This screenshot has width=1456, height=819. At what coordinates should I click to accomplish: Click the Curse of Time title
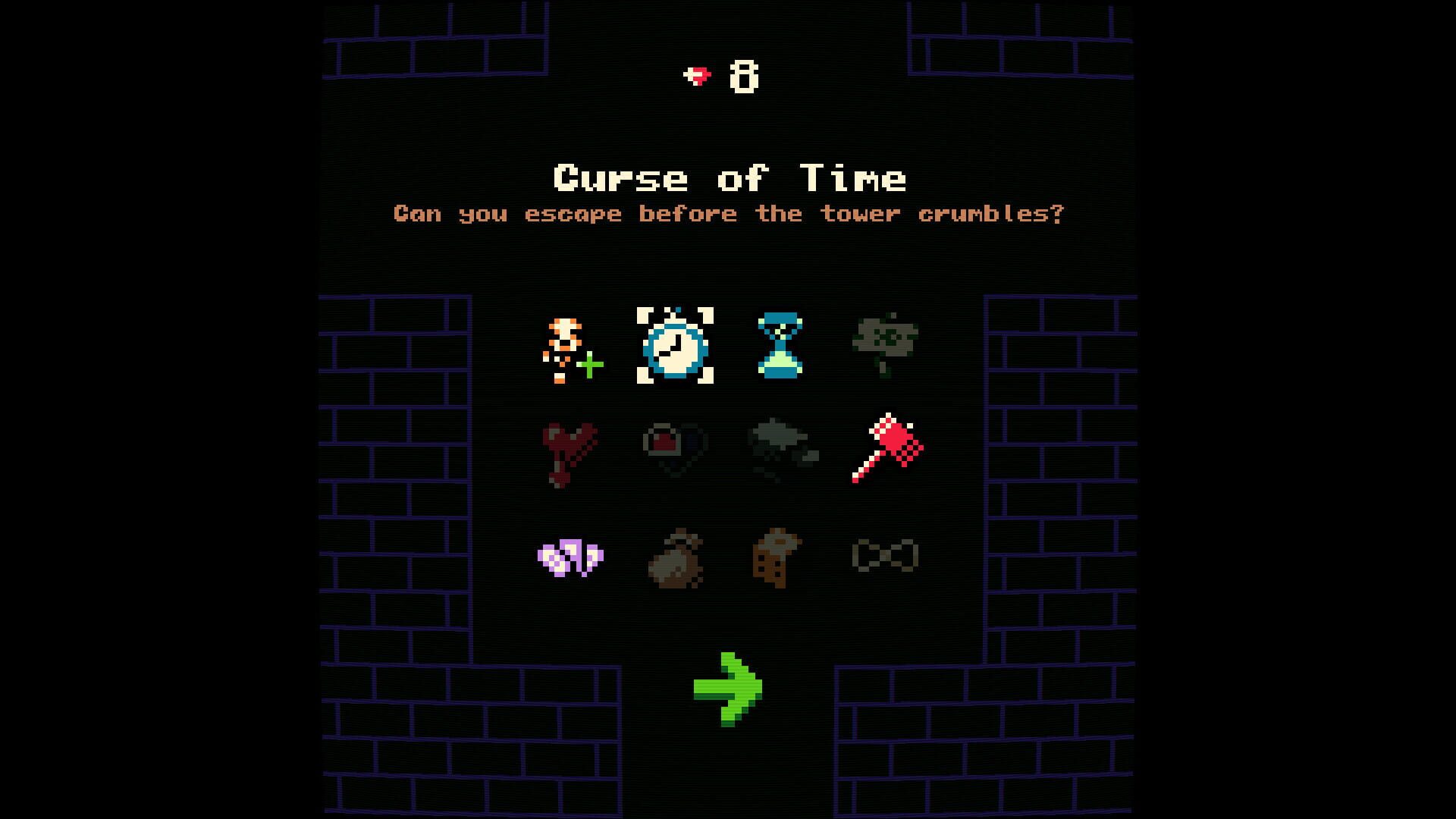[730, 179]
